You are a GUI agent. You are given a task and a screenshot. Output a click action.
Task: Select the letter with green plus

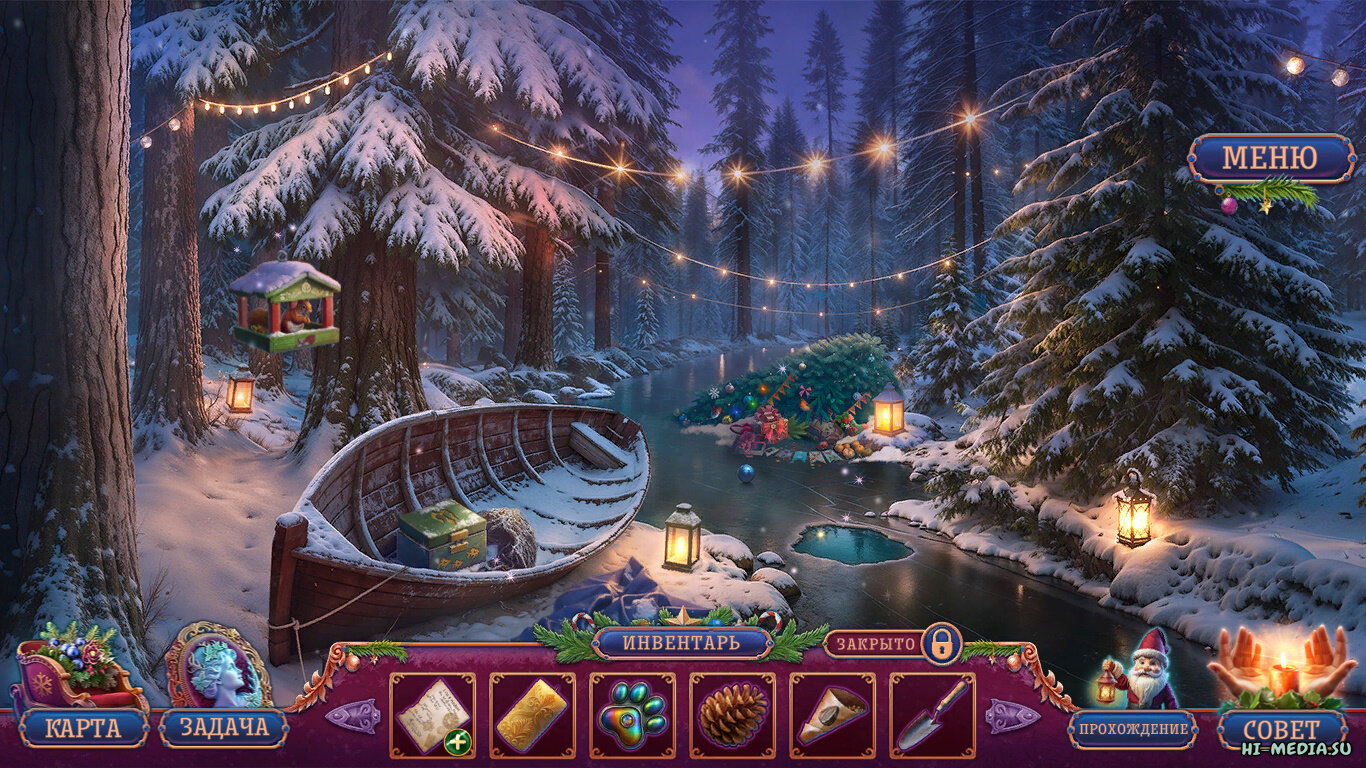coord(432,714)
